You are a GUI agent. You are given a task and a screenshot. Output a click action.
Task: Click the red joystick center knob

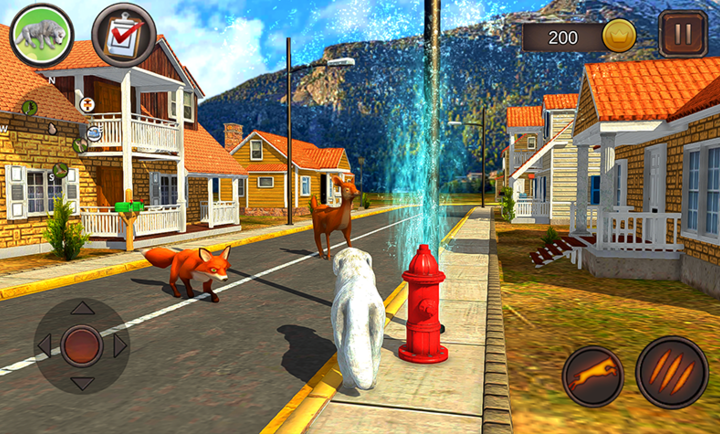pos(82,346)
